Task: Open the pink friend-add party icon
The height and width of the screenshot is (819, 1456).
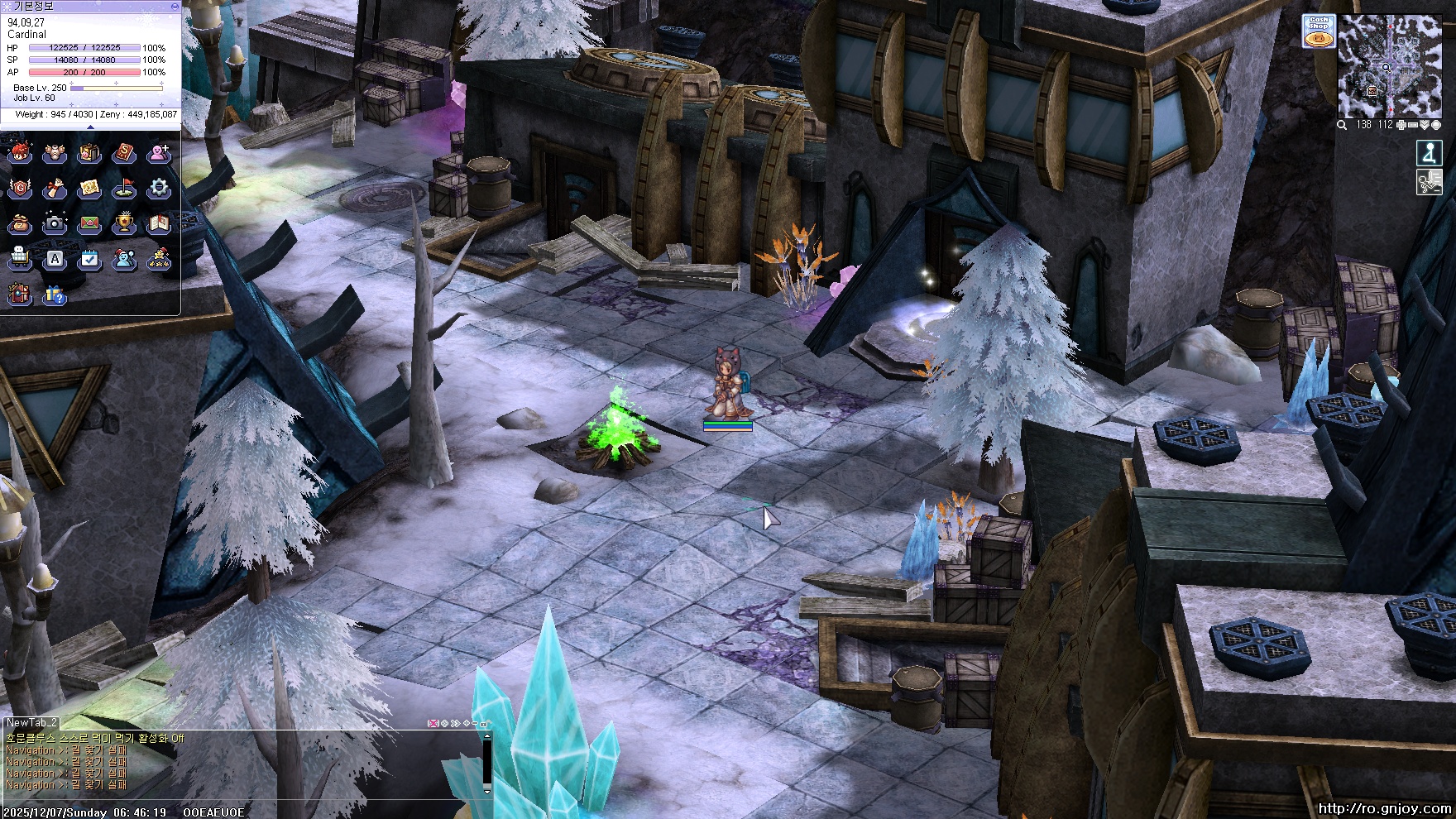Action: pyautogui.click(x=158, y=154)
